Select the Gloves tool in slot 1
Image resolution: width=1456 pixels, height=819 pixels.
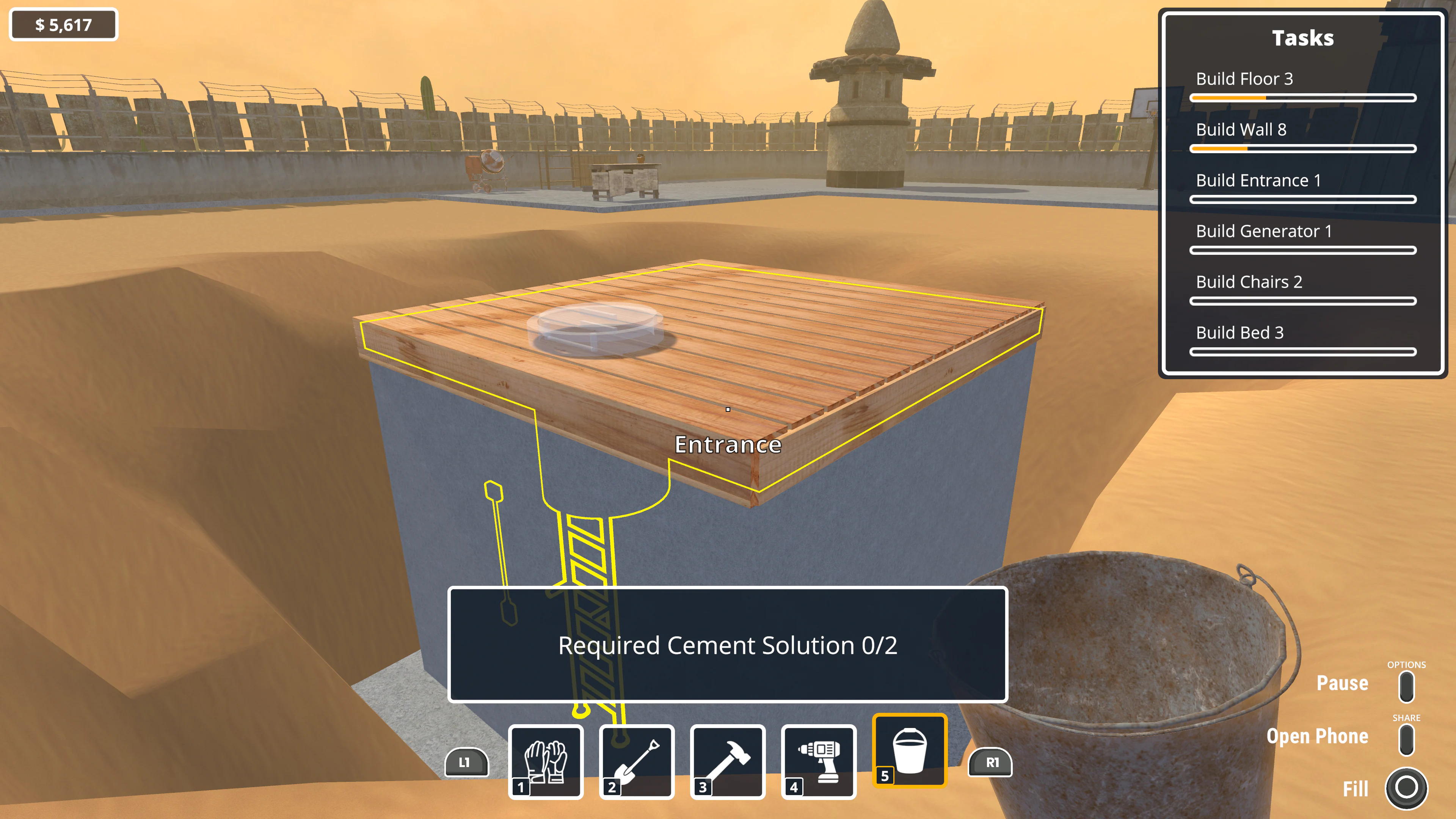[x=547, y=763]
